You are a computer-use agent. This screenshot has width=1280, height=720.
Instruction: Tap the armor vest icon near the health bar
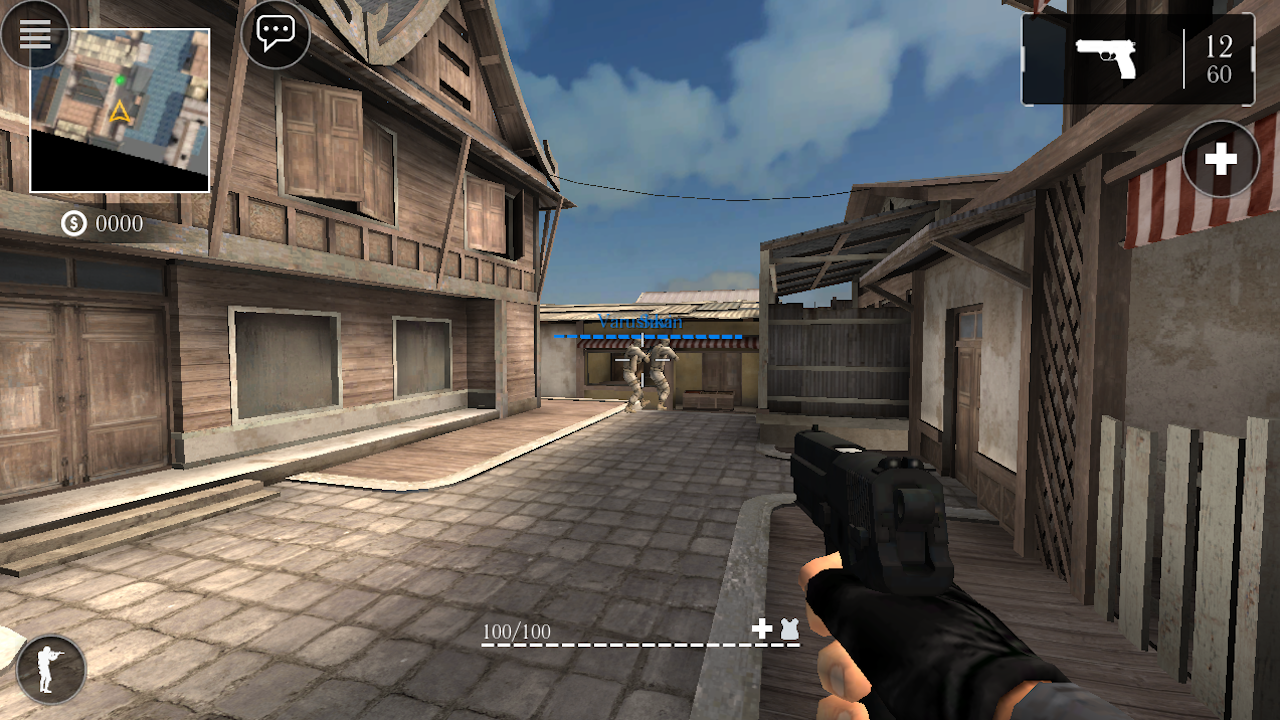click(789, 628)
